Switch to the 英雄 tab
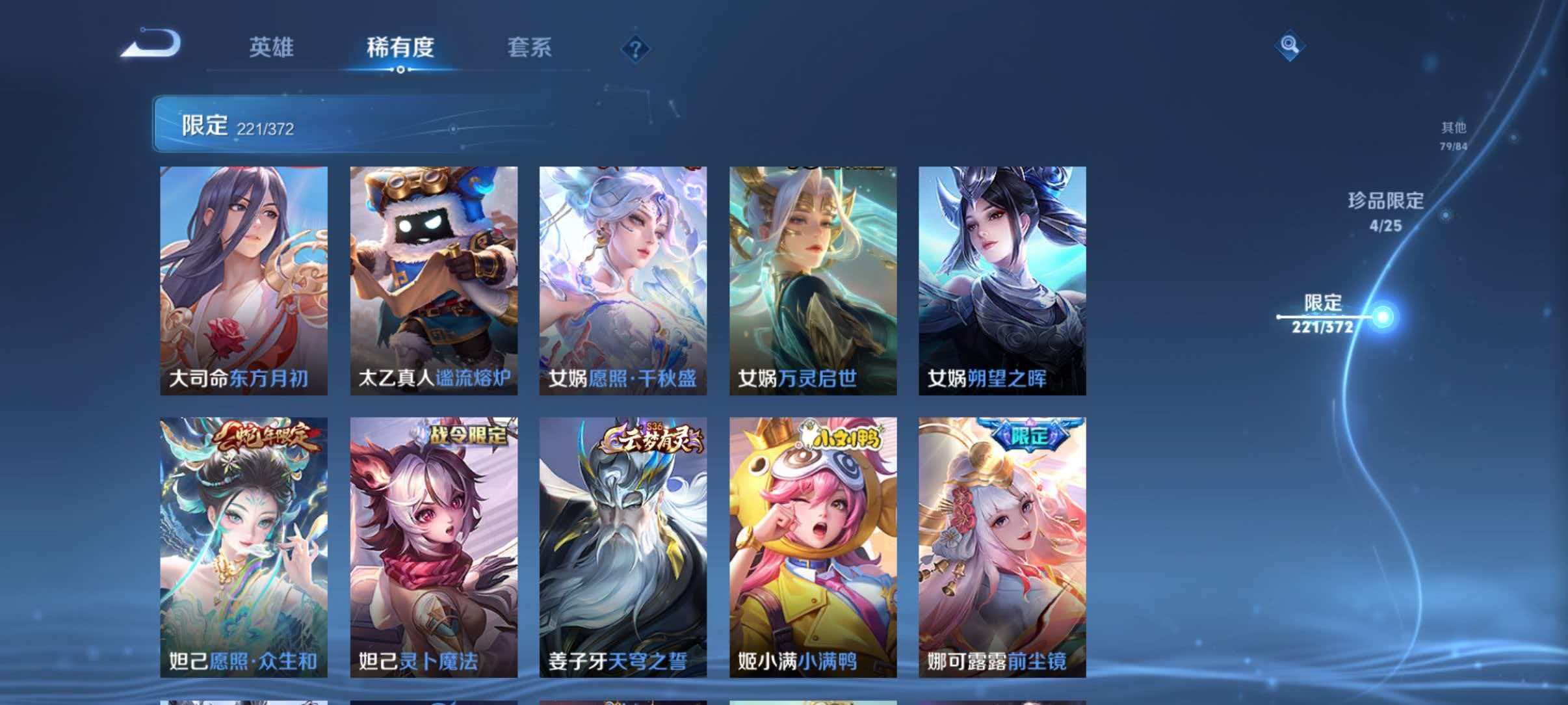Image resolution: width=1568 pixels, height=705 pixels. pyautogui.click(x=273, y=48)
